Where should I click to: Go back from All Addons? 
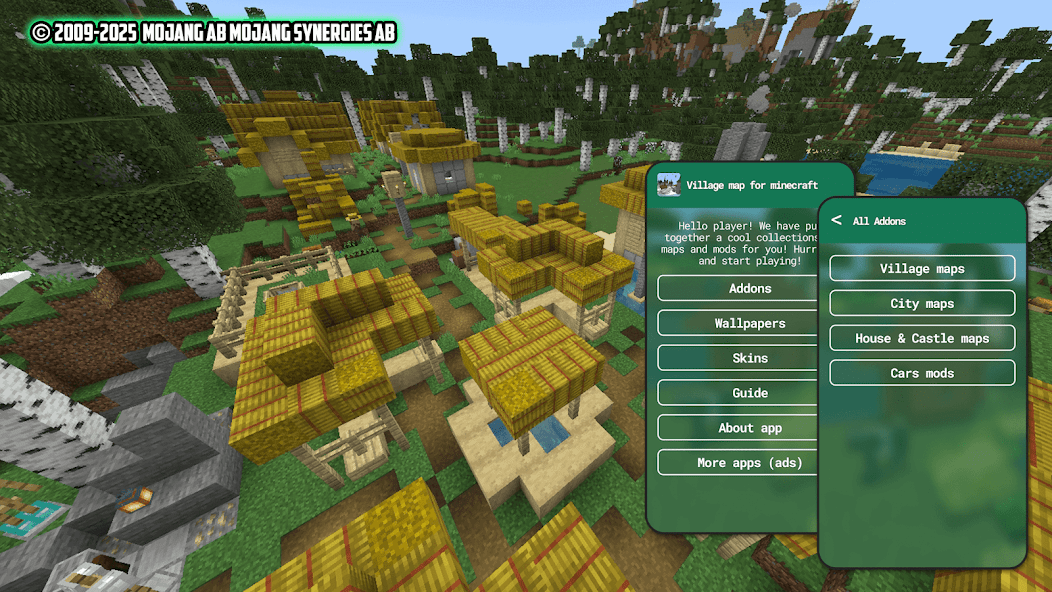pyautogui.click(x=836, y=221)
